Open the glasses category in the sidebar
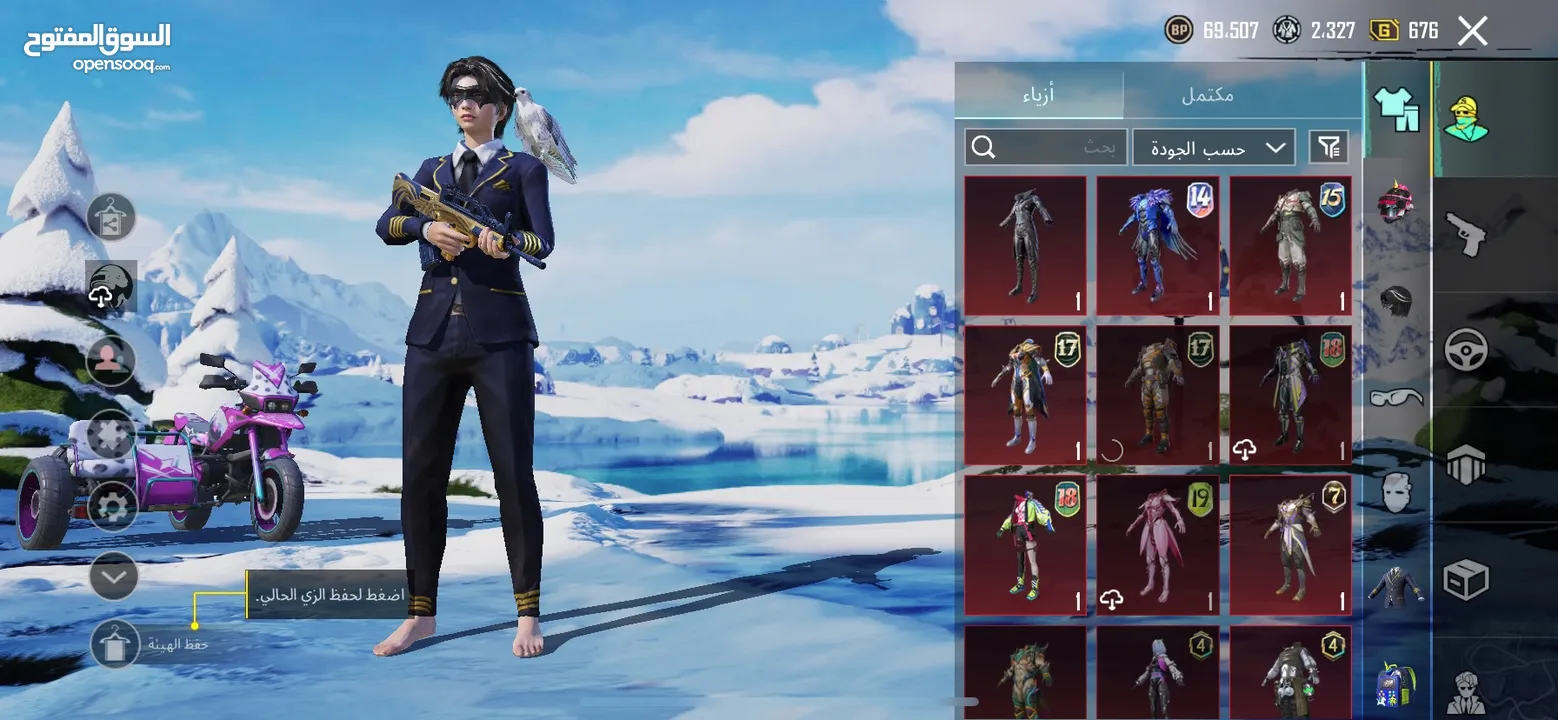 point(1396,397)
